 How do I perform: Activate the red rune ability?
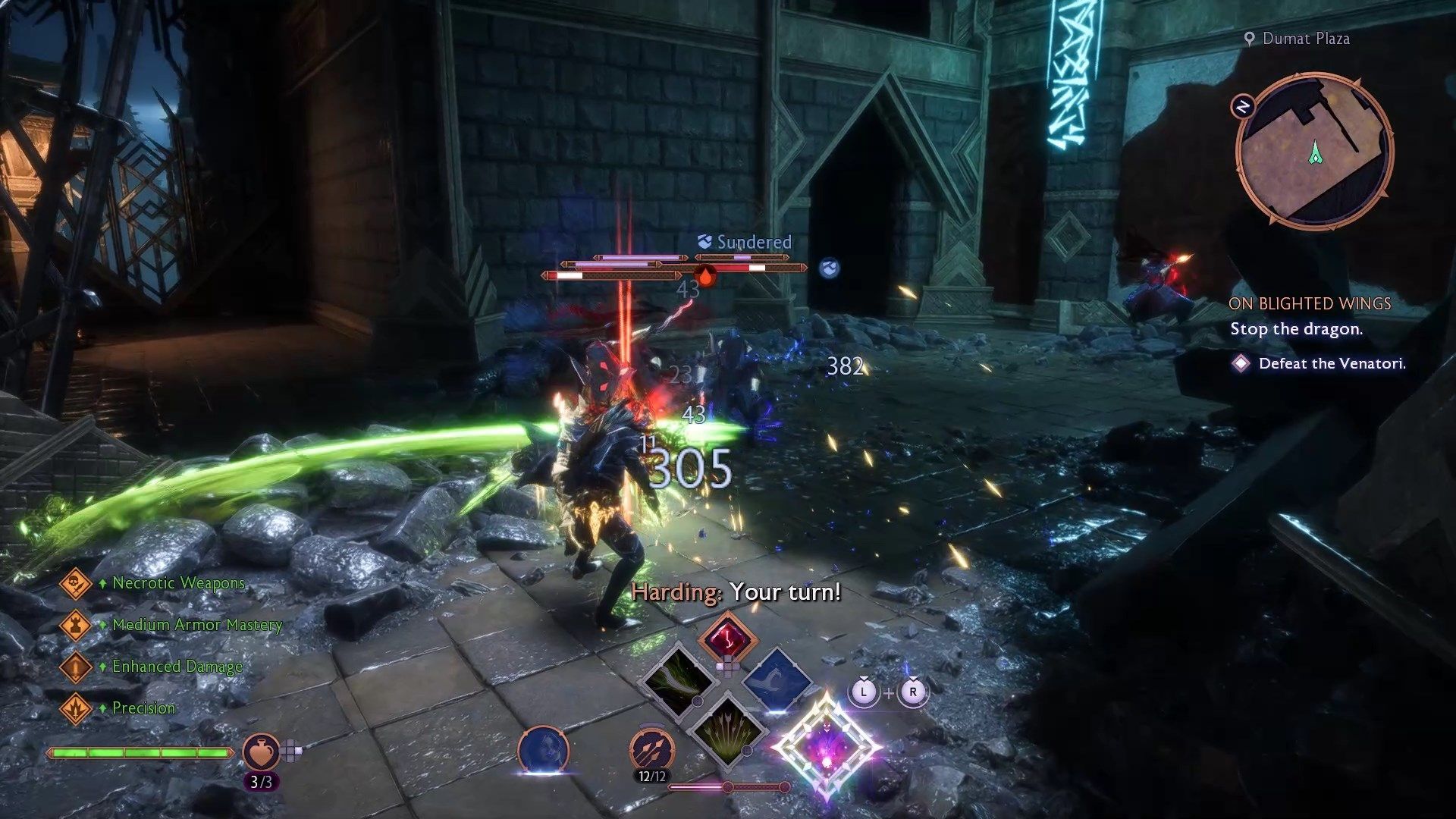pos(727,637)
